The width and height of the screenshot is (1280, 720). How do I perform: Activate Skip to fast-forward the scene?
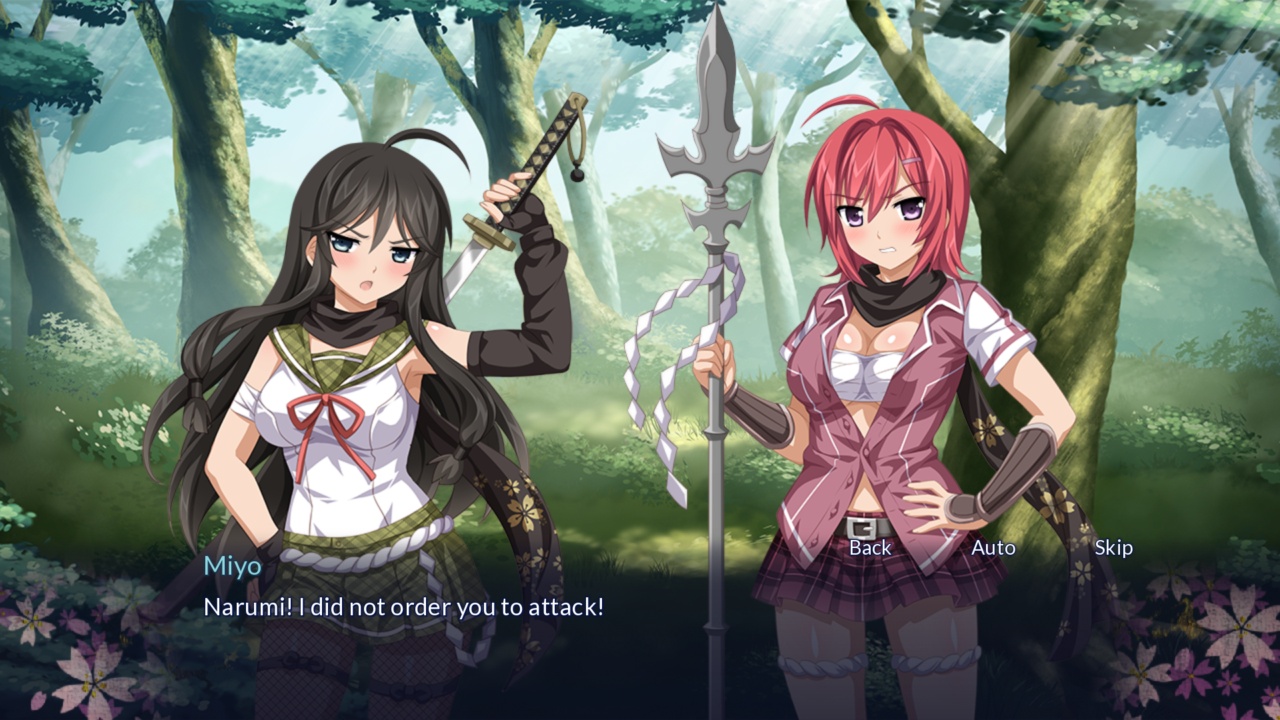pyautogui.click(x=1115, y=547)
